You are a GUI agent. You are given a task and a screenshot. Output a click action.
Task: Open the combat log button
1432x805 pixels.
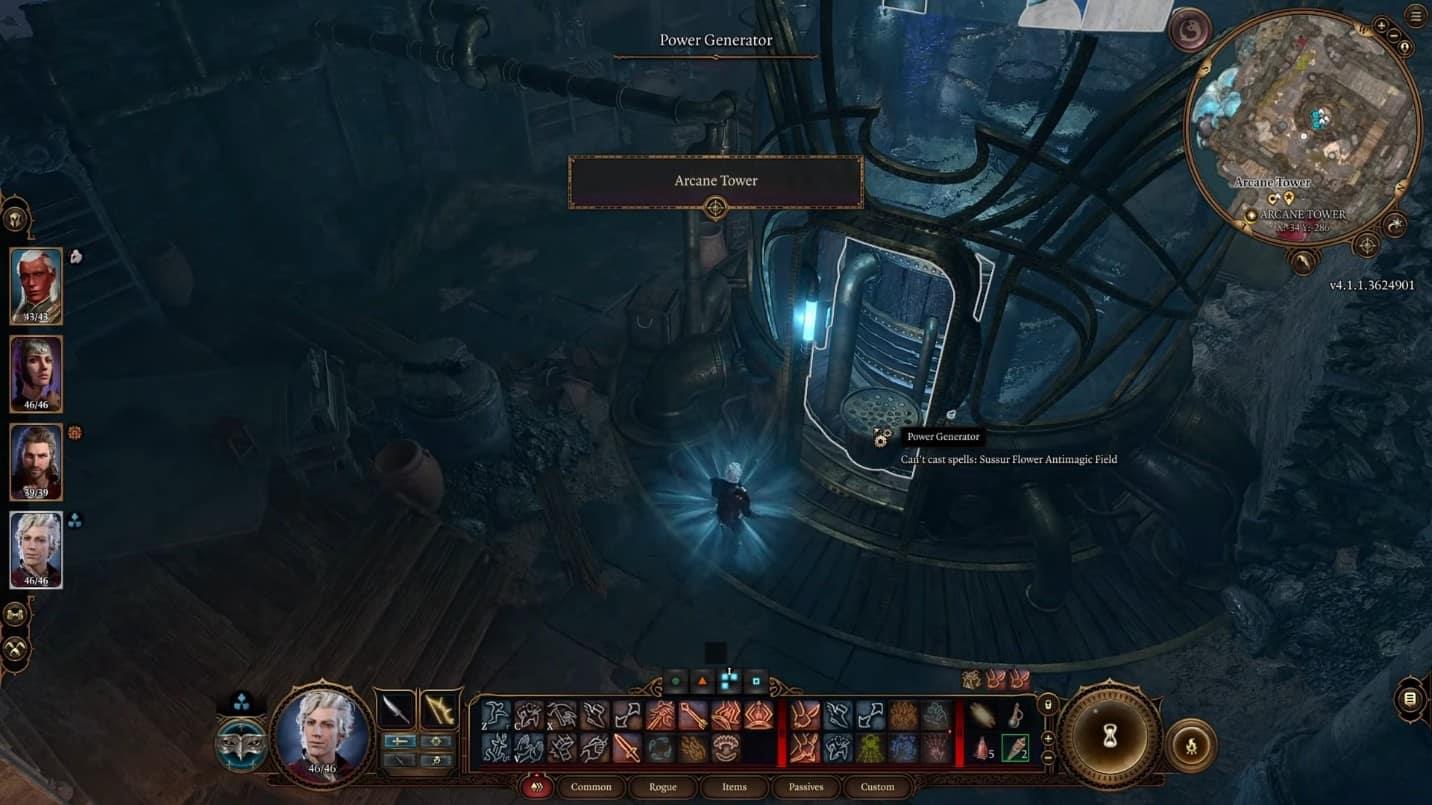pos(1410,699)
